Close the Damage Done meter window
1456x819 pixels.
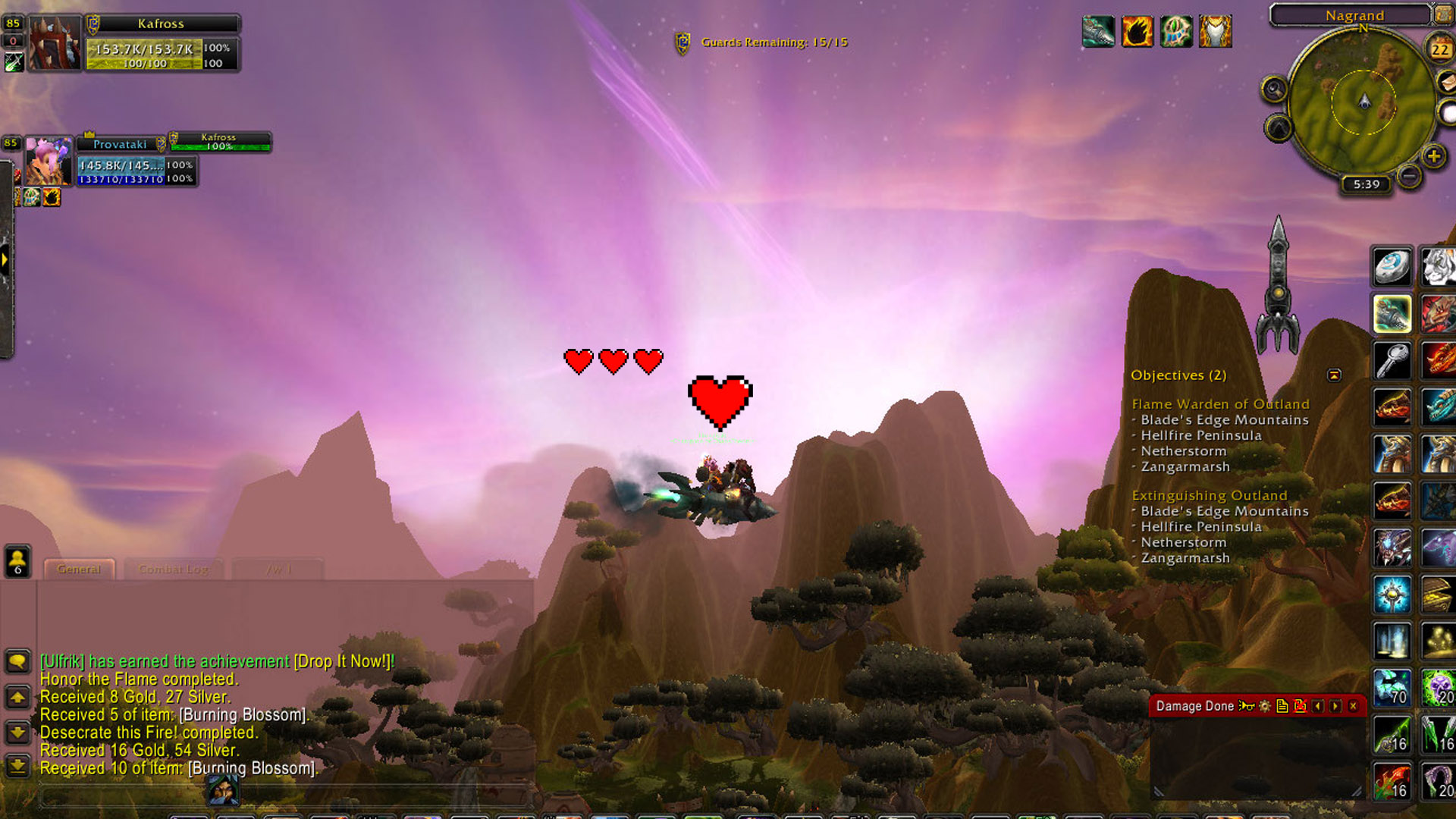click(x=1353, y=706)
